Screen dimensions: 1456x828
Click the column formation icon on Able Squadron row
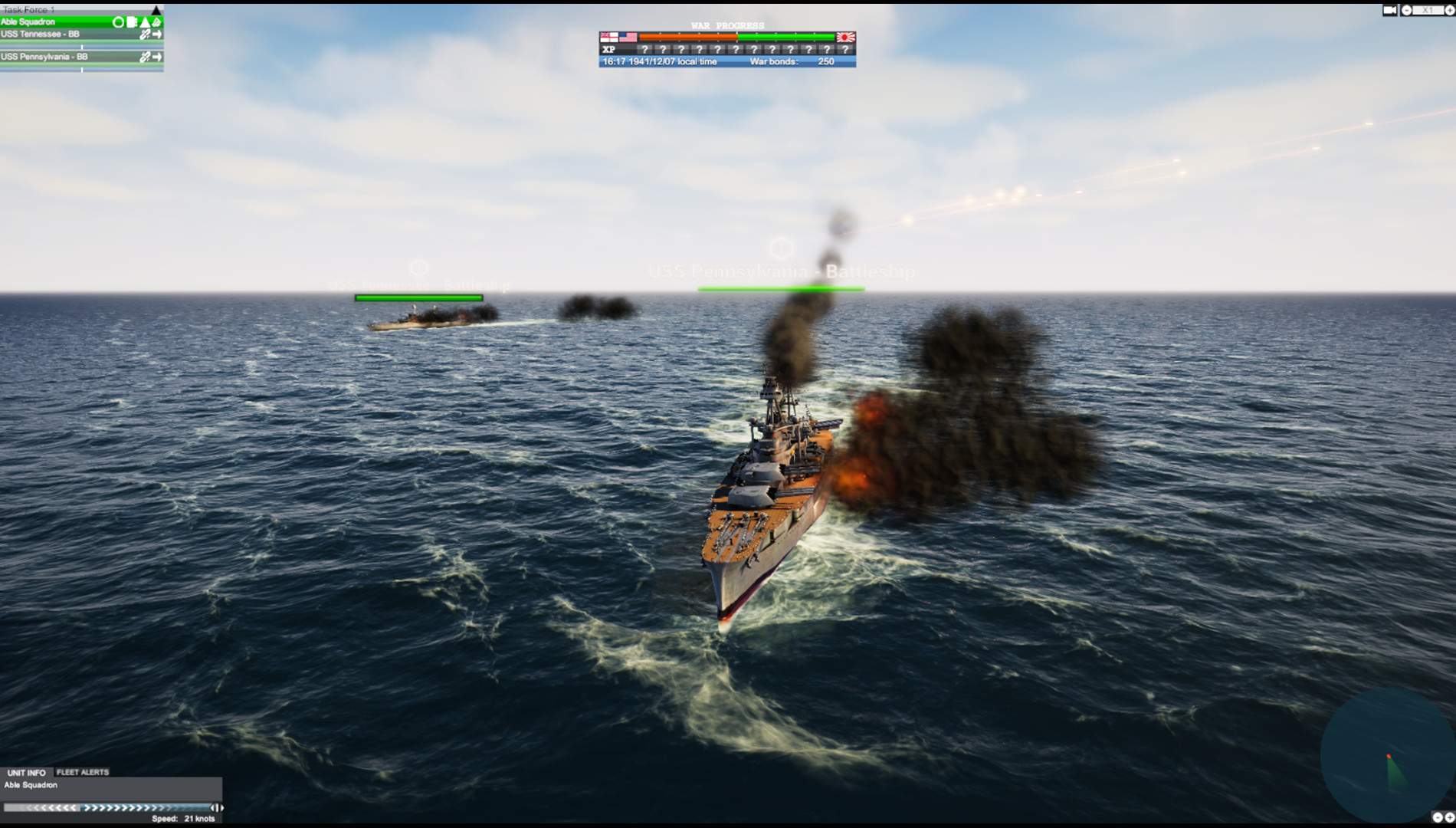pyautogui.click(x=130, y=21)
